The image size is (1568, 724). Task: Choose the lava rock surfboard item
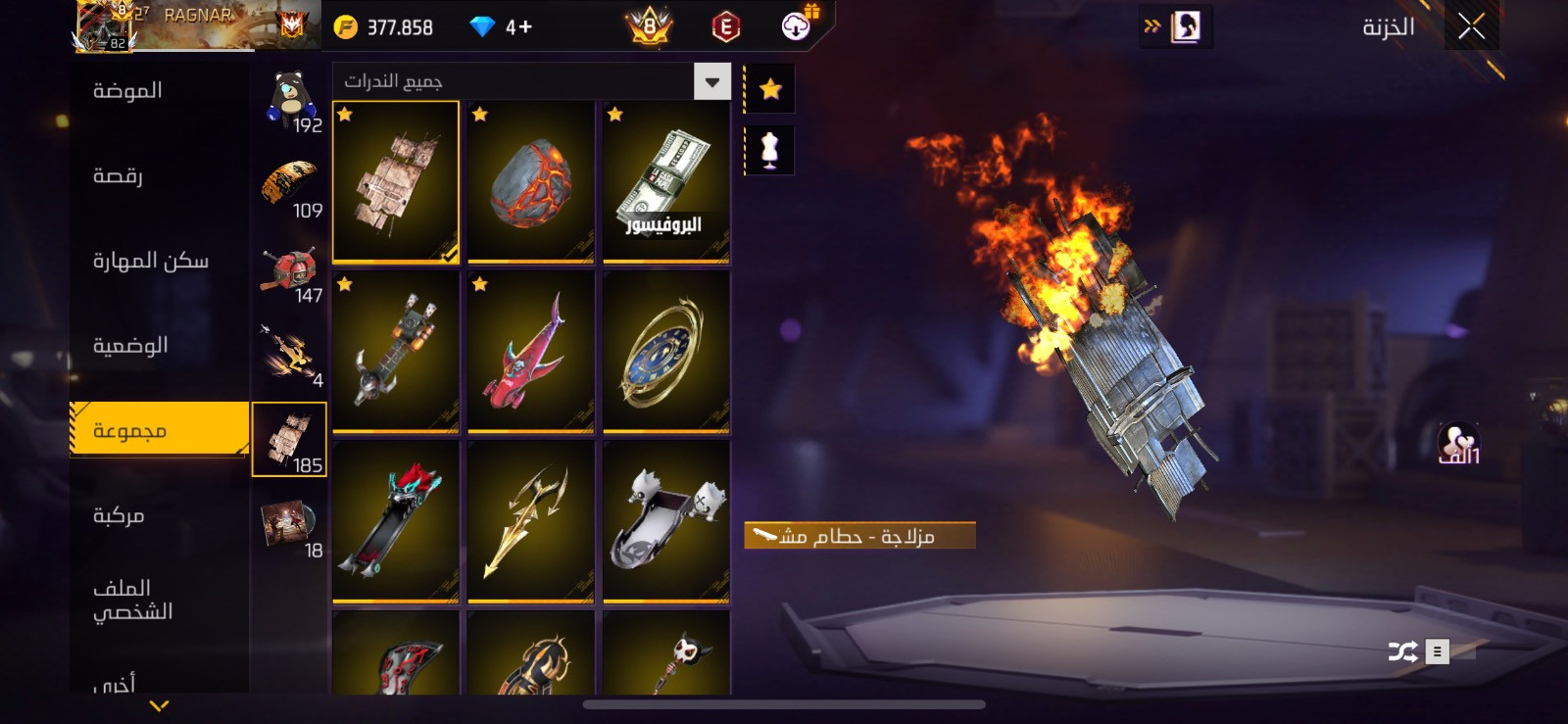pos(530,182)
